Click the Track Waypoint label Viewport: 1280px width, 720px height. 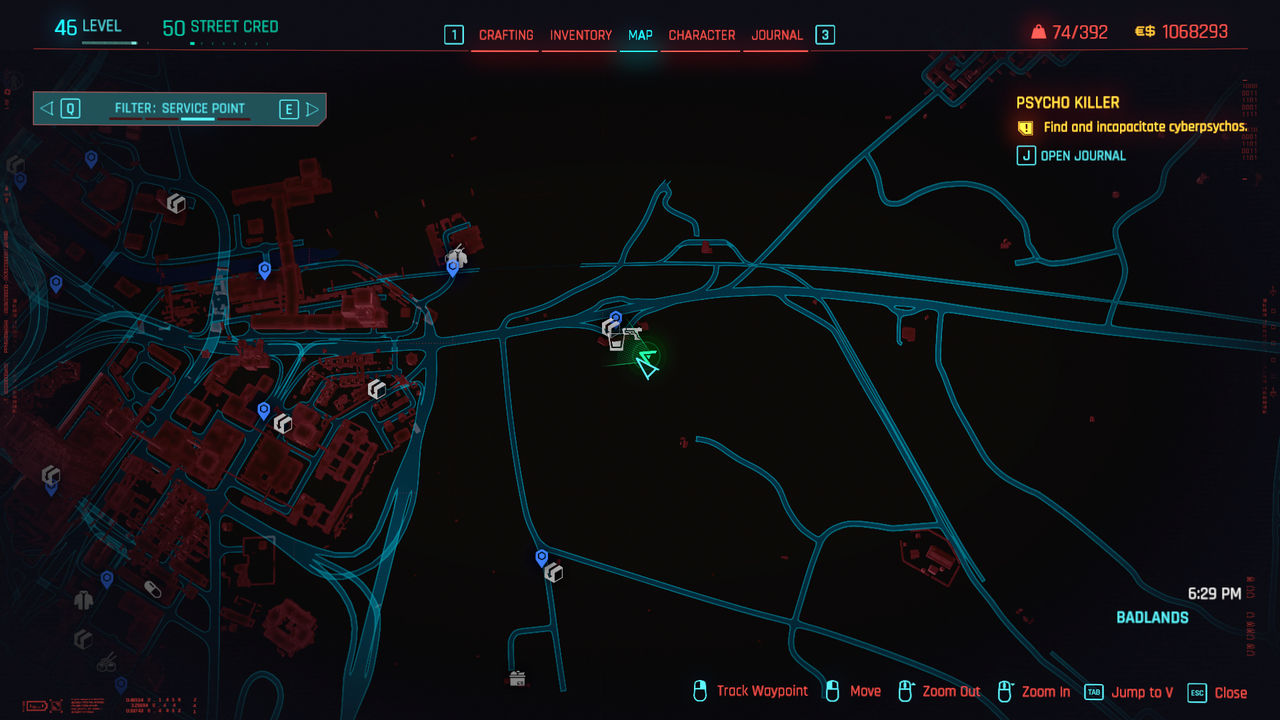coord(762,691)
